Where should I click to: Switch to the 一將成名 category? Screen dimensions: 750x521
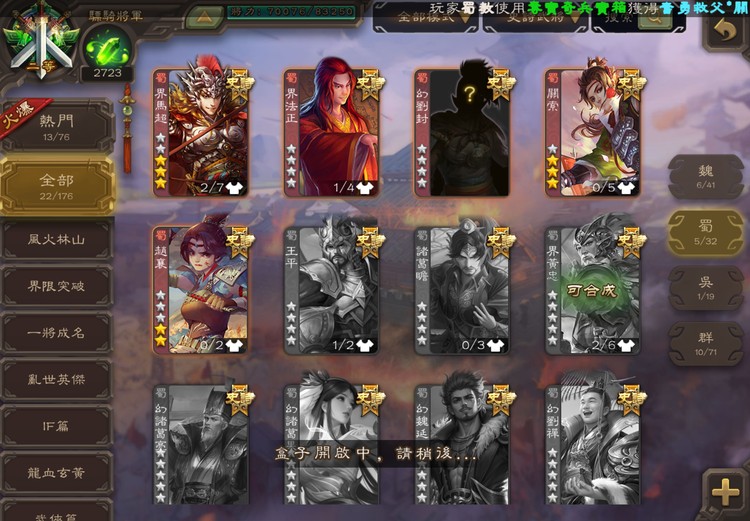[x=56, y=333]
